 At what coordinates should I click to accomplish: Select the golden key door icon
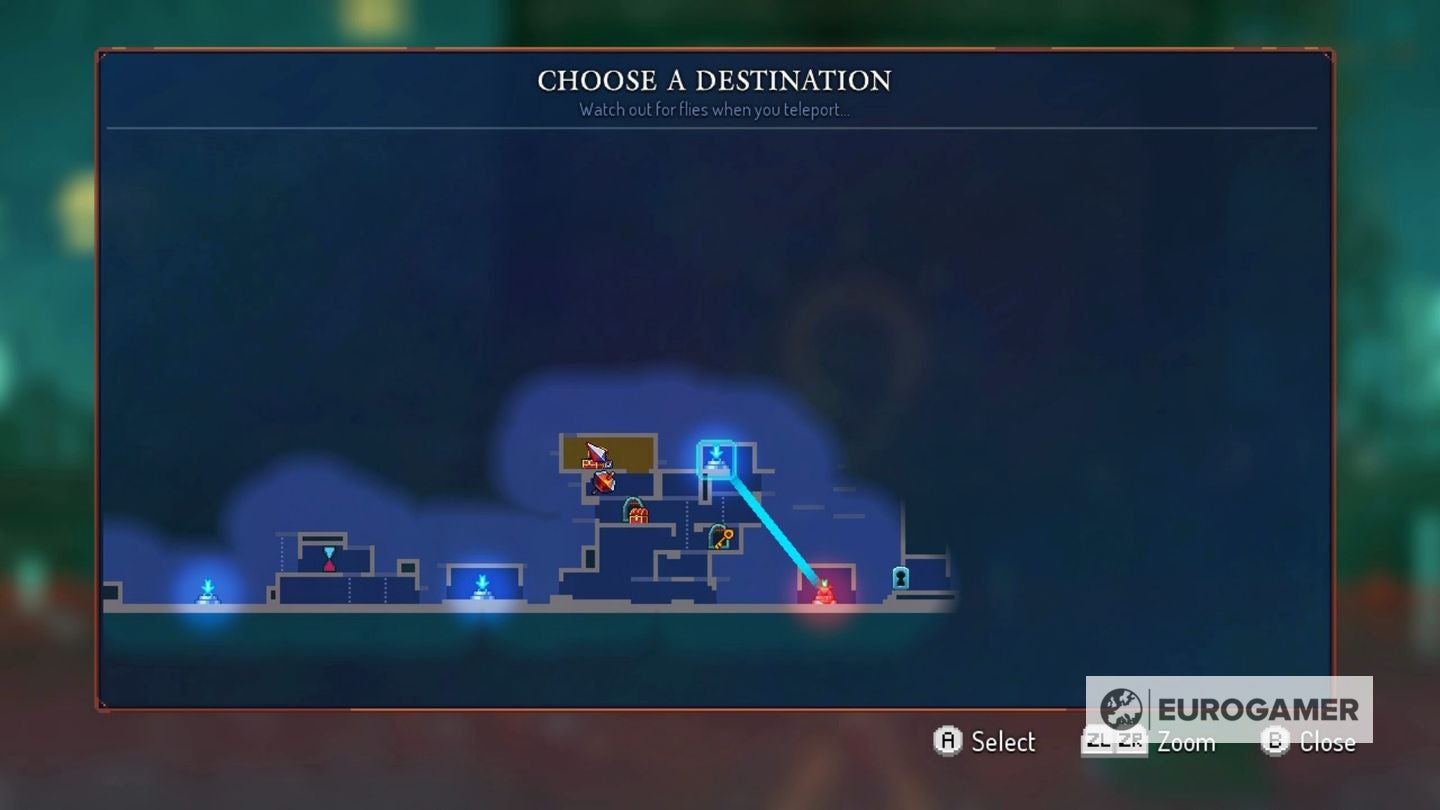(721, 537)
